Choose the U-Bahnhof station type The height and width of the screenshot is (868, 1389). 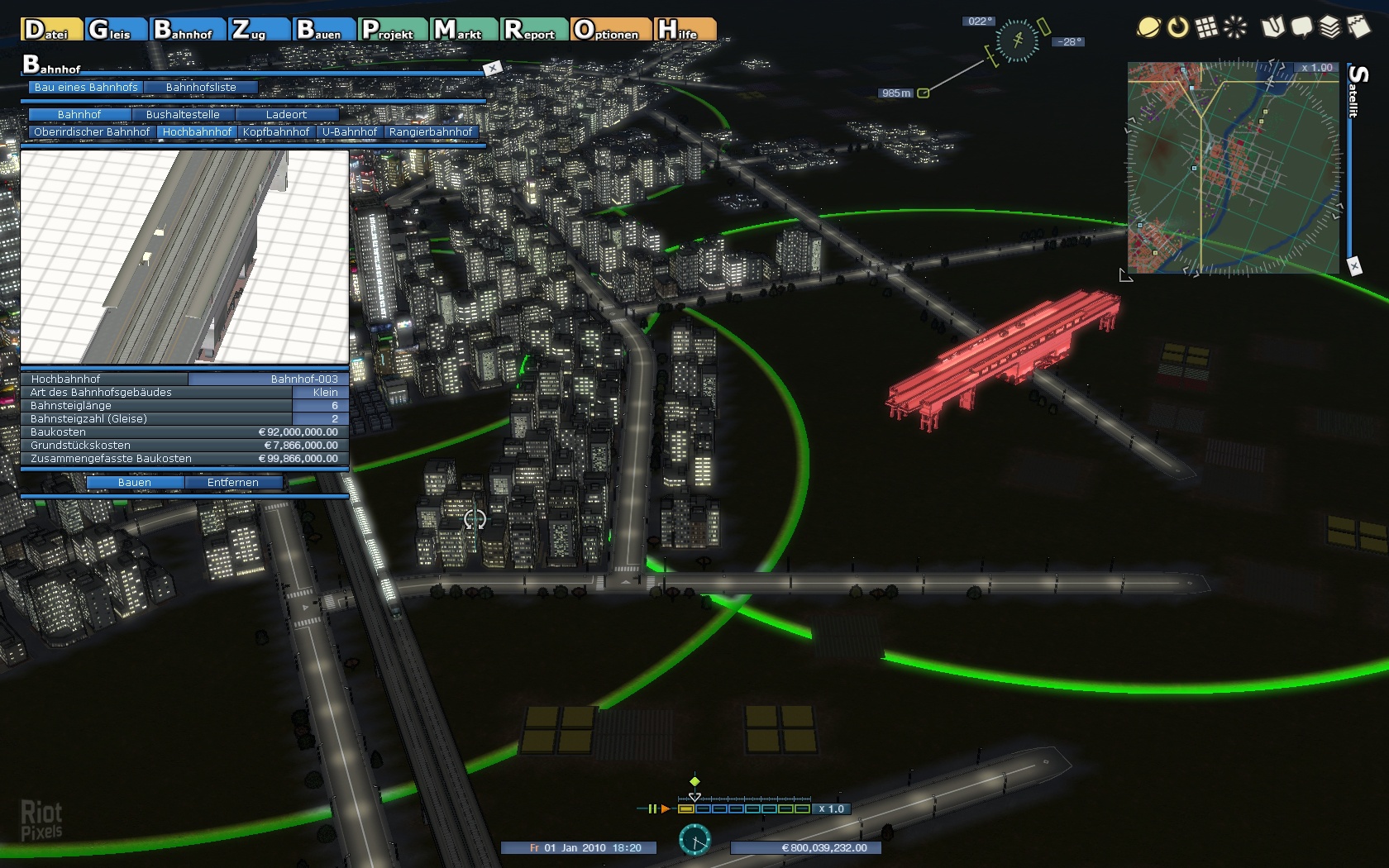pos(349,131)
